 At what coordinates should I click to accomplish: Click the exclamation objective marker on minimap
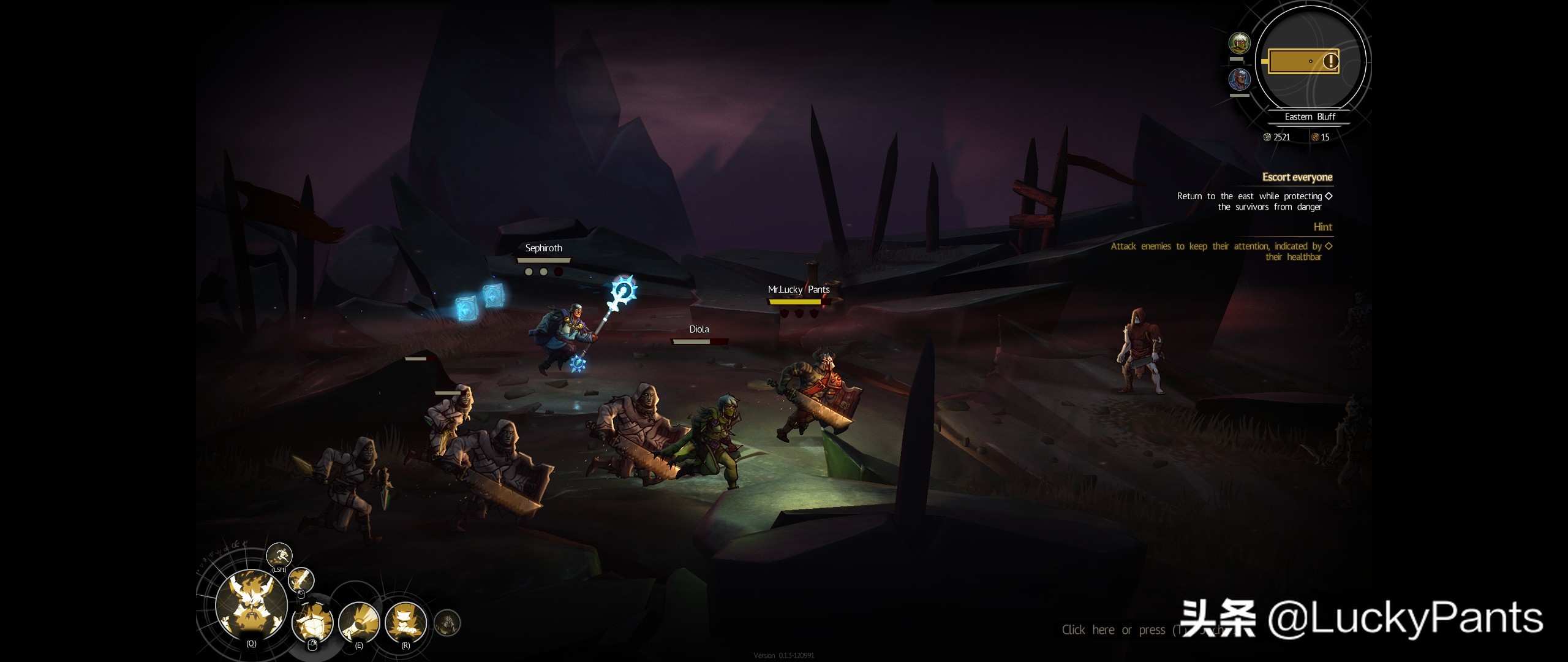1330,61
